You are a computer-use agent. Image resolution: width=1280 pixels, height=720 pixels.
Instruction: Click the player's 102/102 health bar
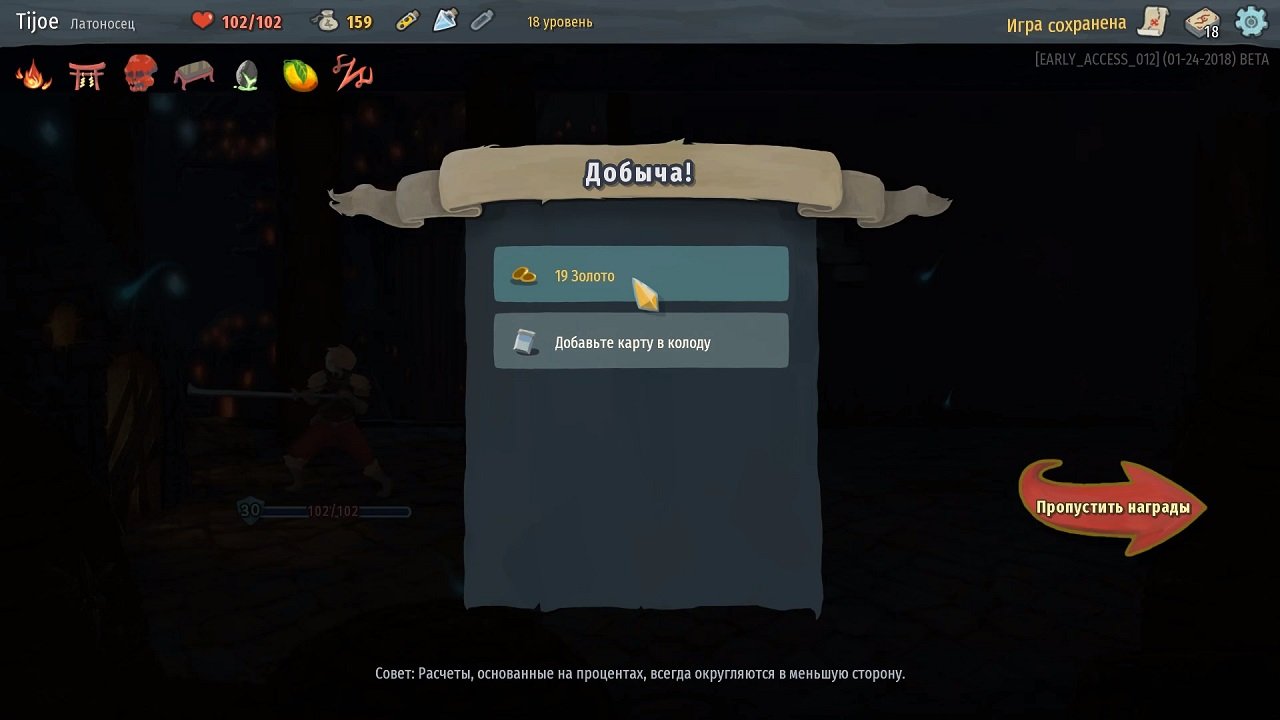[330, 510]
